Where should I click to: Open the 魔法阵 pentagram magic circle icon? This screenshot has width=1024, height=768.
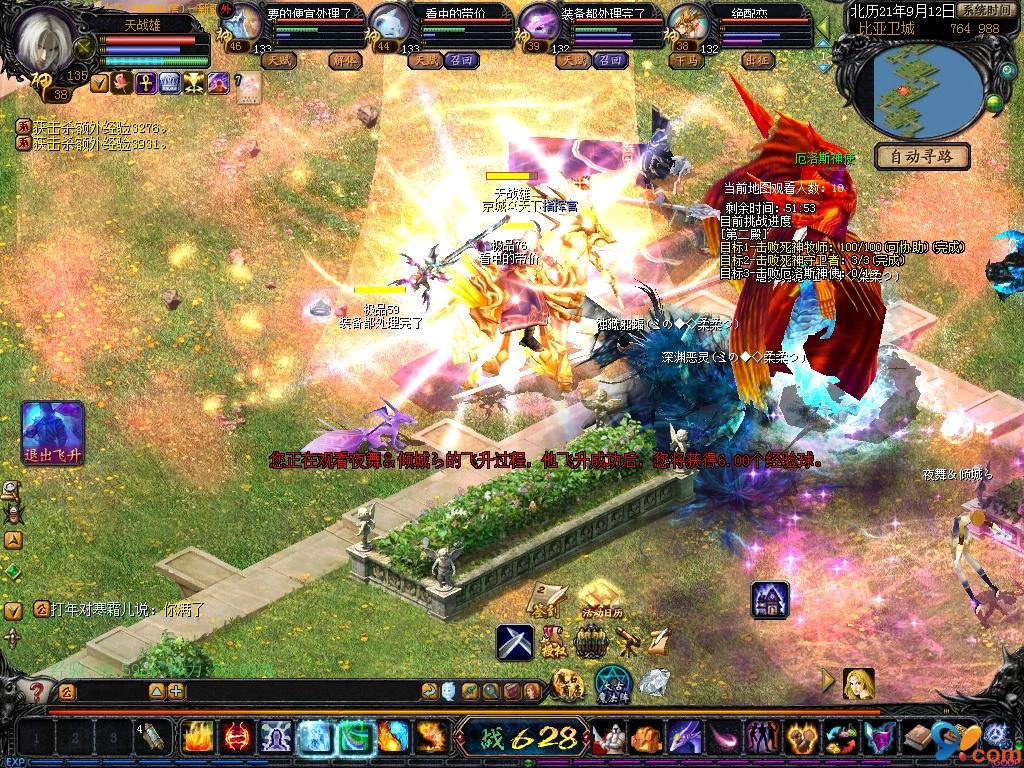(613, 684)
